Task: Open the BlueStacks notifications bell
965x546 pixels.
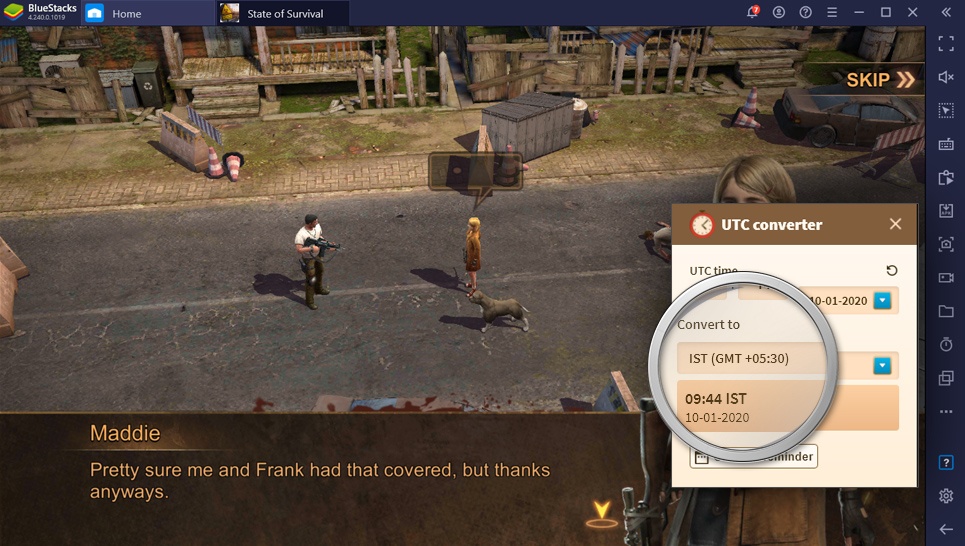Action: click(753, 13)
